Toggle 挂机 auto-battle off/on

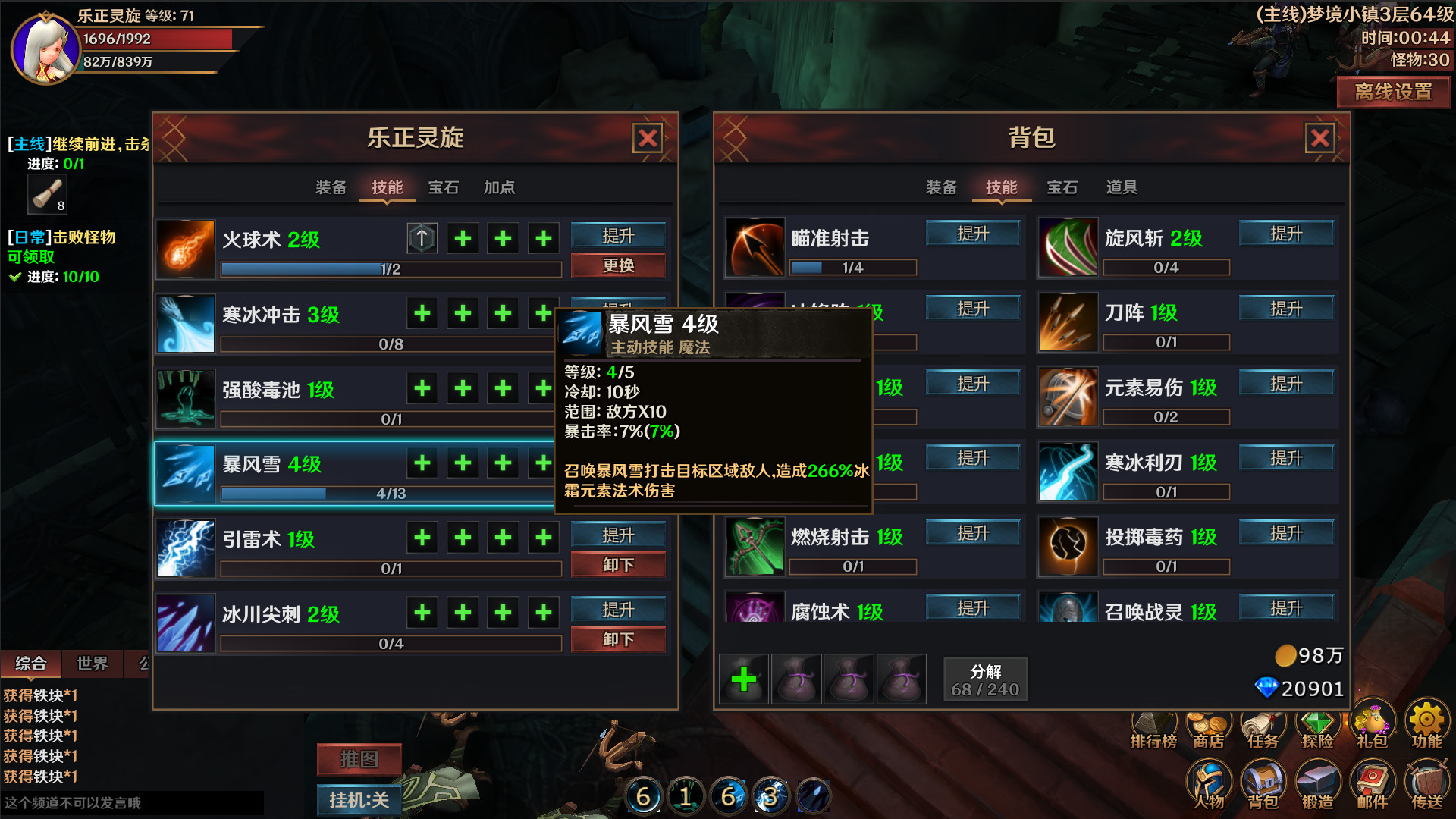[359, 800]
